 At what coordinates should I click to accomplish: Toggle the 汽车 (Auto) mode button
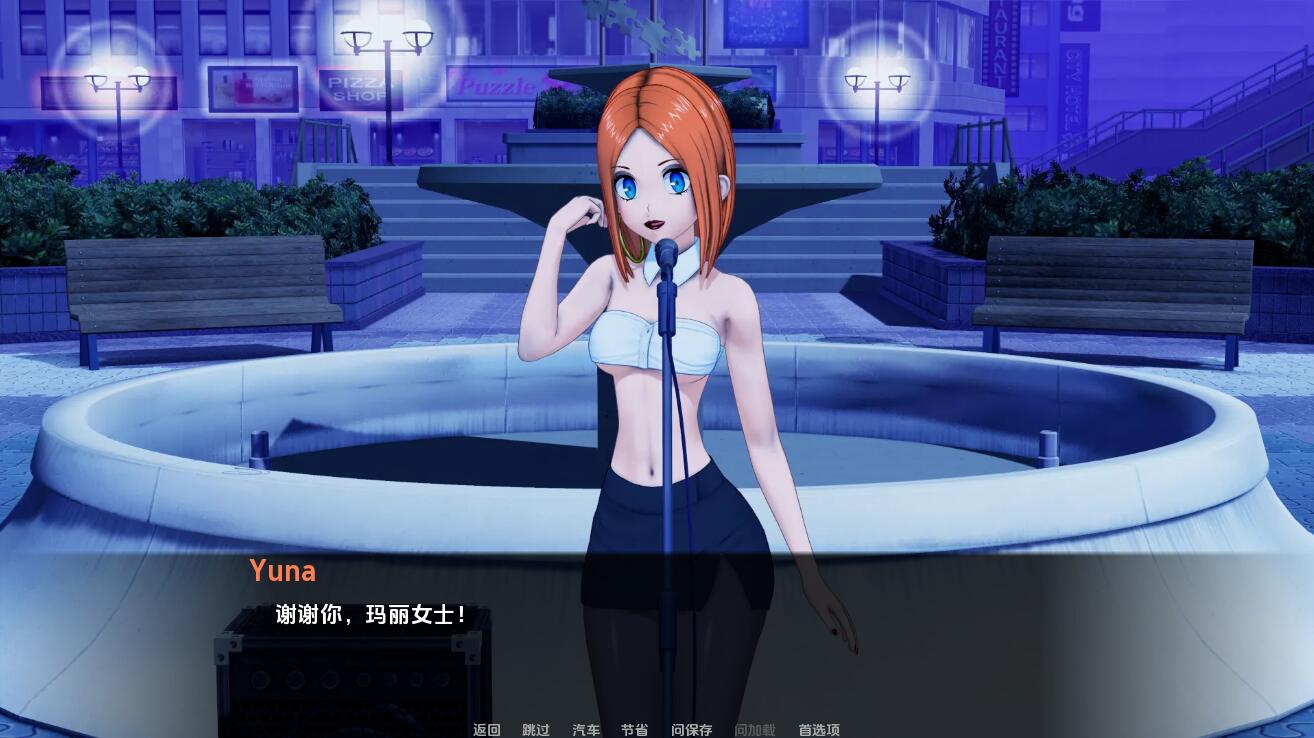pyautogui.click(x=586, y=730)
